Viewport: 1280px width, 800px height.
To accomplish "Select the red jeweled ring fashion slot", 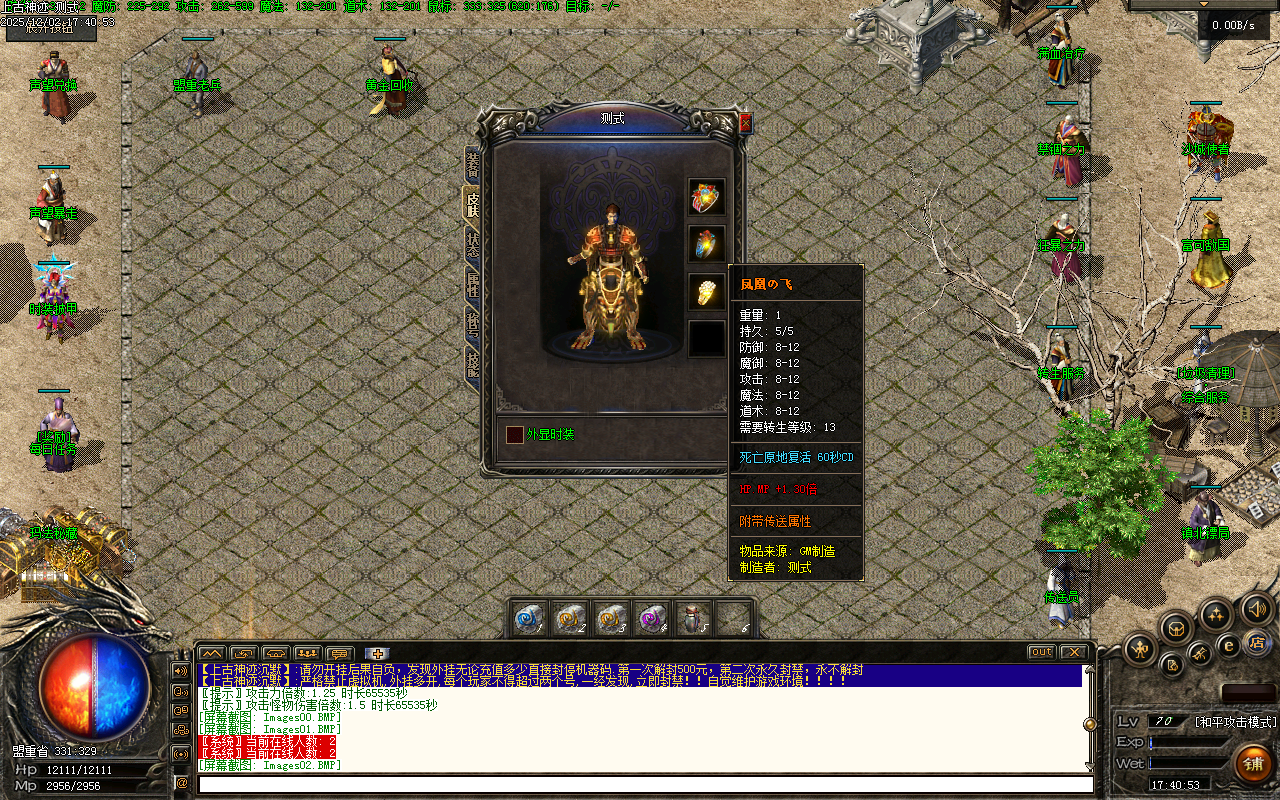I will tap(707, 197).
